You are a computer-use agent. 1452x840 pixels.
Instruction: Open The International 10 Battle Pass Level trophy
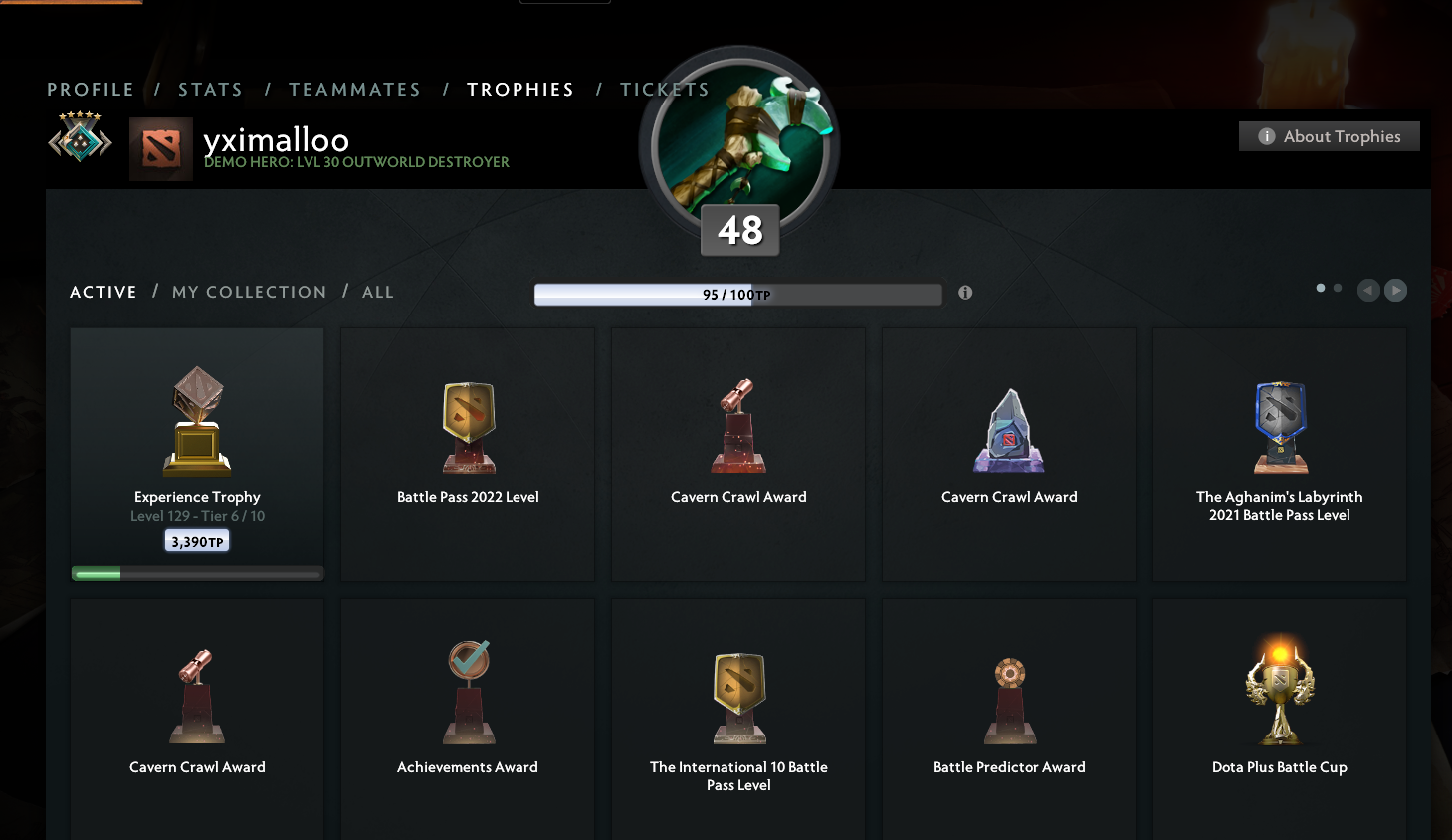click(x=737, y=697)
